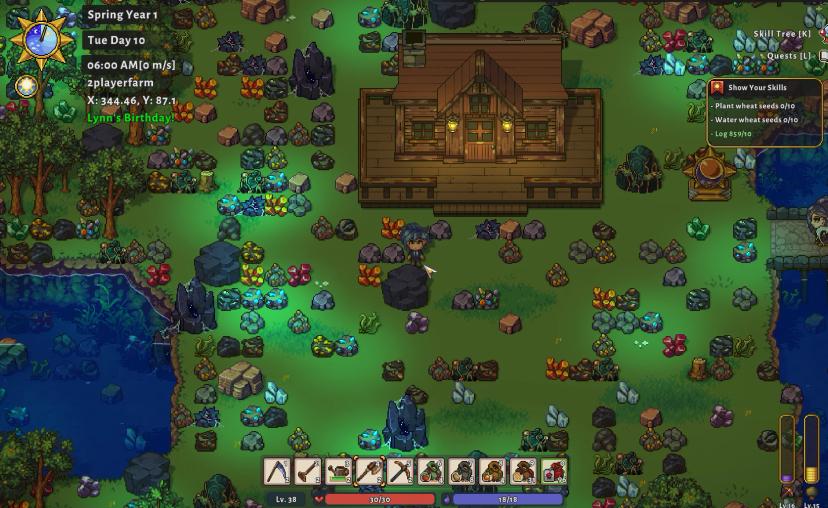Select the brown seed bag slot
Screen dimensions: 828x508
coord(523,471)
